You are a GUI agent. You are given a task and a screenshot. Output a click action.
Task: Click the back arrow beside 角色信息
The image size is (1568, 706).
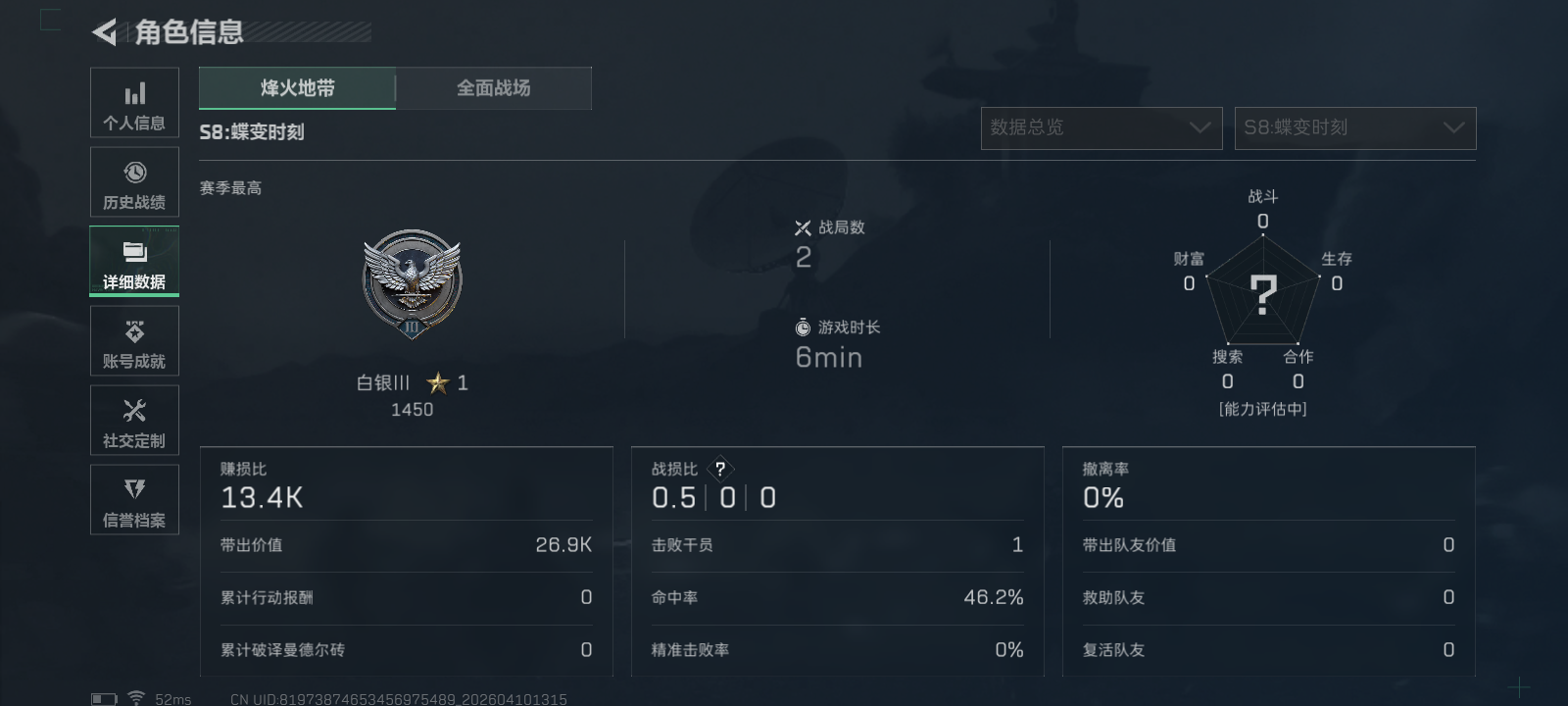click(x=102, y=32)
